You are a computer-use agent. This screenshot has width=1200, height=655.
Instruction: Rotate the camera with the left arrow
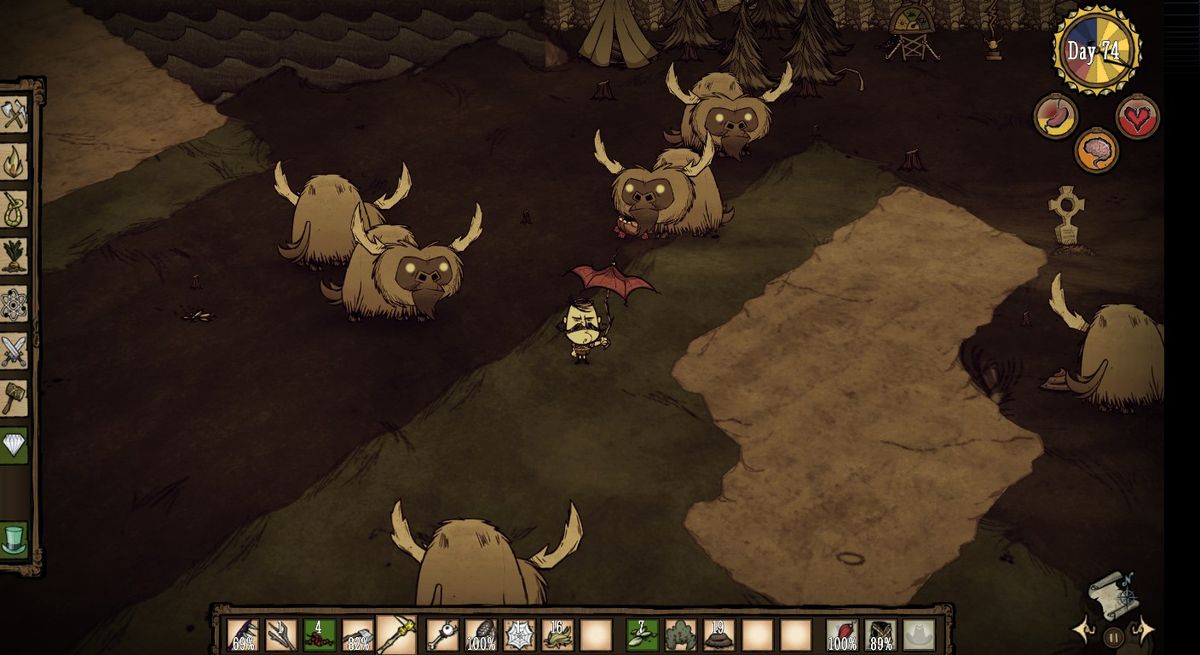tap(1083, 630)
